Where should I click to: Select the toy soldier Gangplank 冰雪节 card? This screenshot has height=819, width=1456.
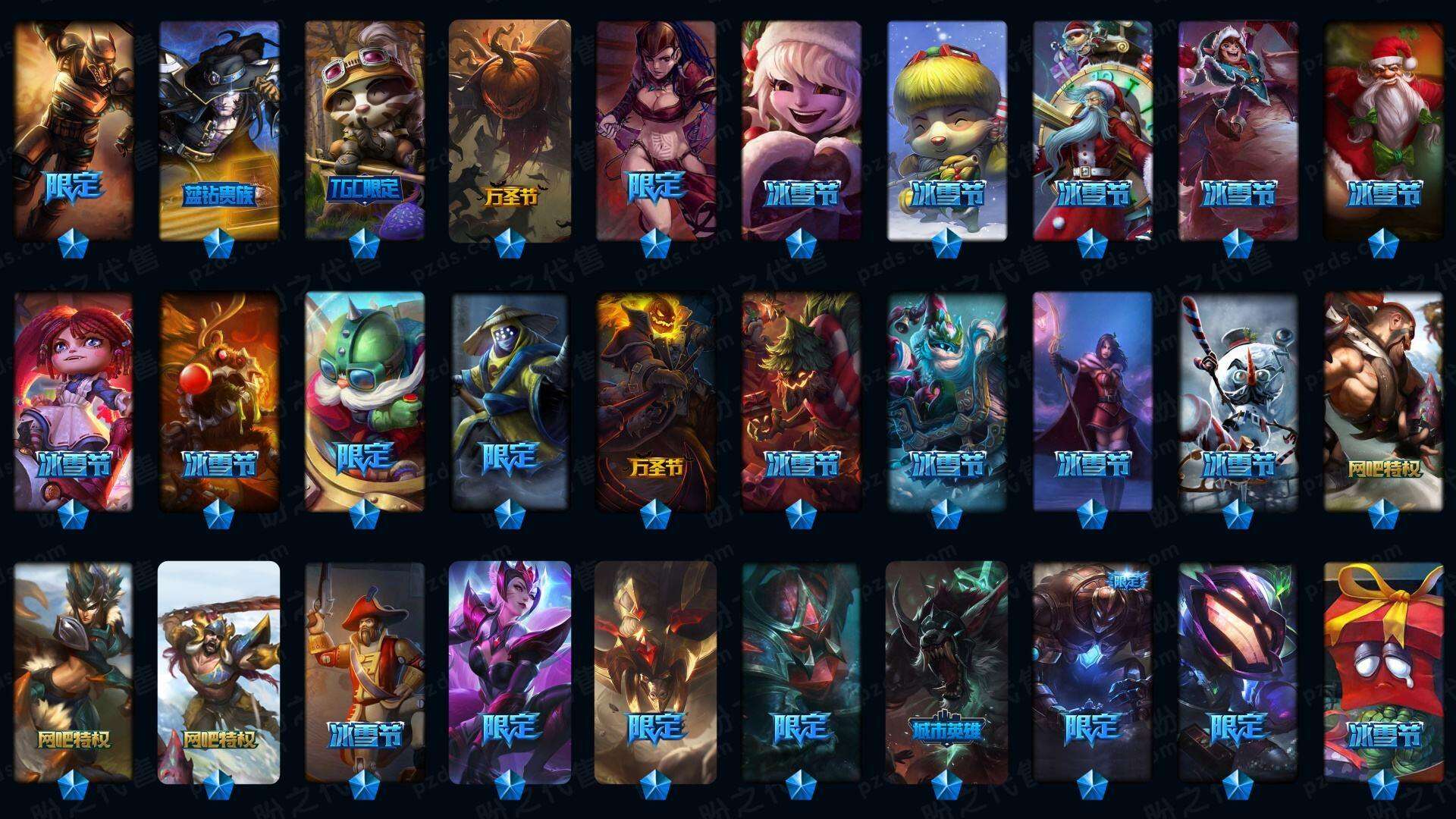pos(365,672)
